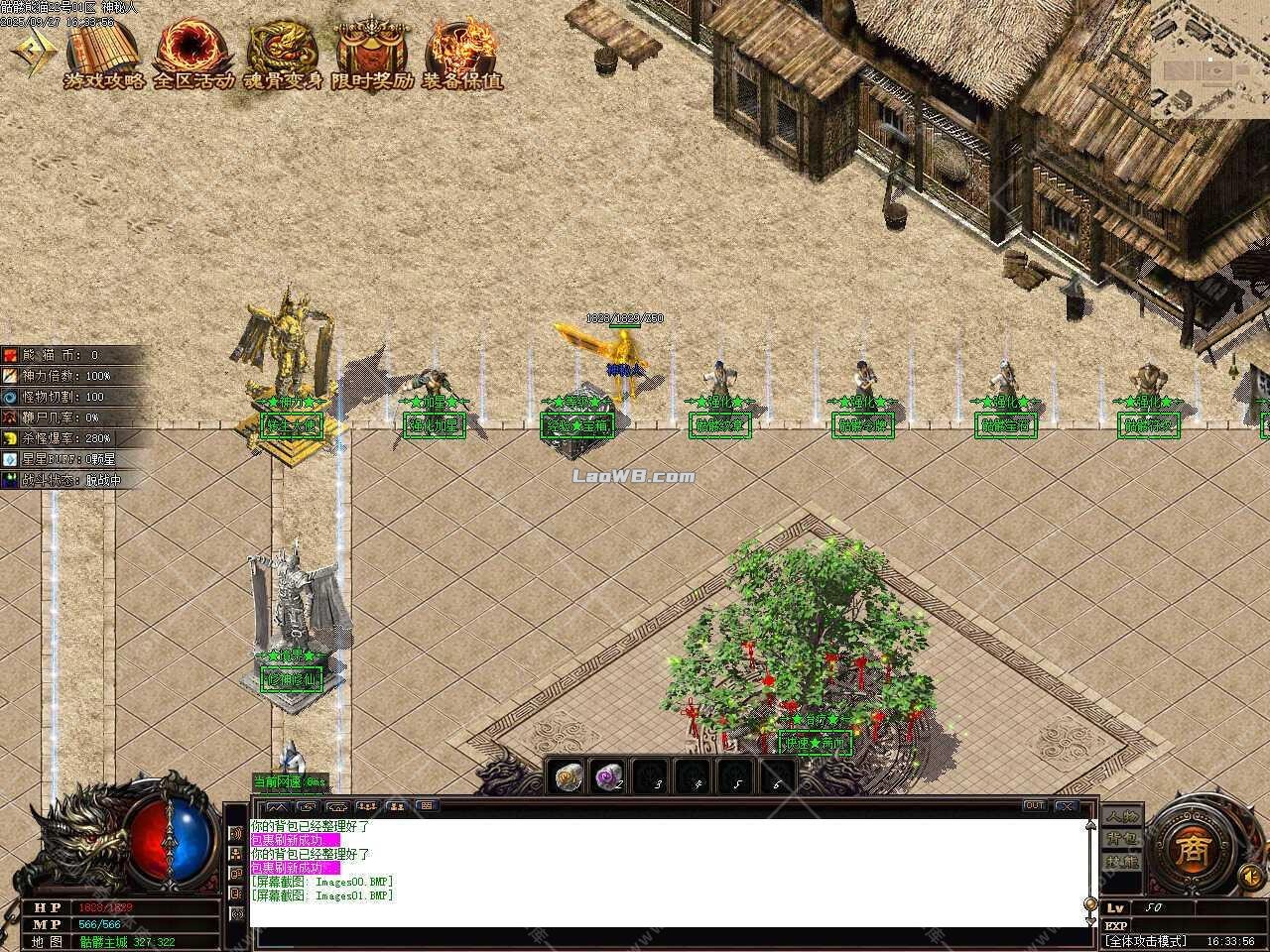The height and width of the screenshot is (952, 1270).
Task: Open the 背包 backpack panel
Action: pyautogui.click(x=1122, y=839)
